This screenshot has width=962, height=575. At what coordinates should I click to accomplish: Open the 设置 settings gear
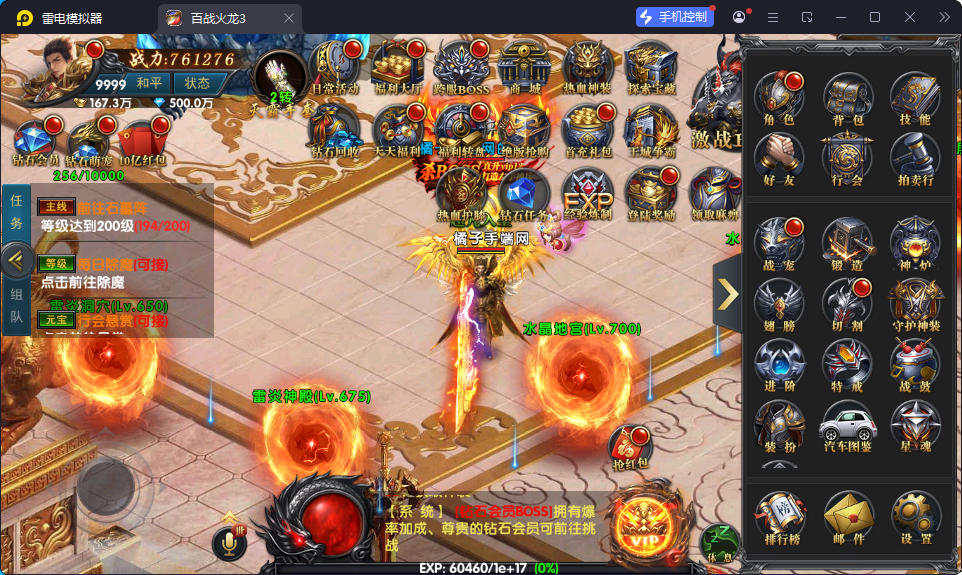915,517
